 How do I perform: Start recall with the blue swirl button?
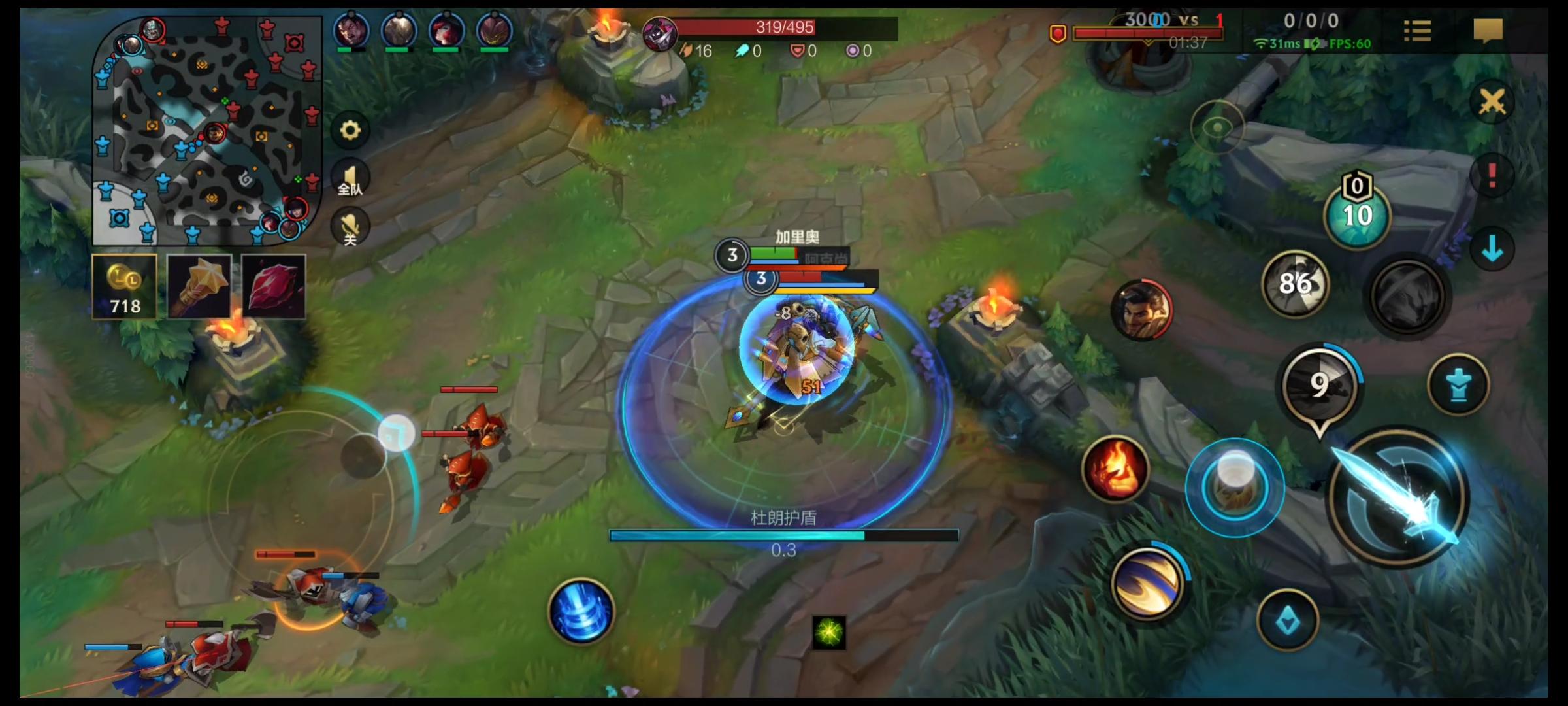coord(581,612)
